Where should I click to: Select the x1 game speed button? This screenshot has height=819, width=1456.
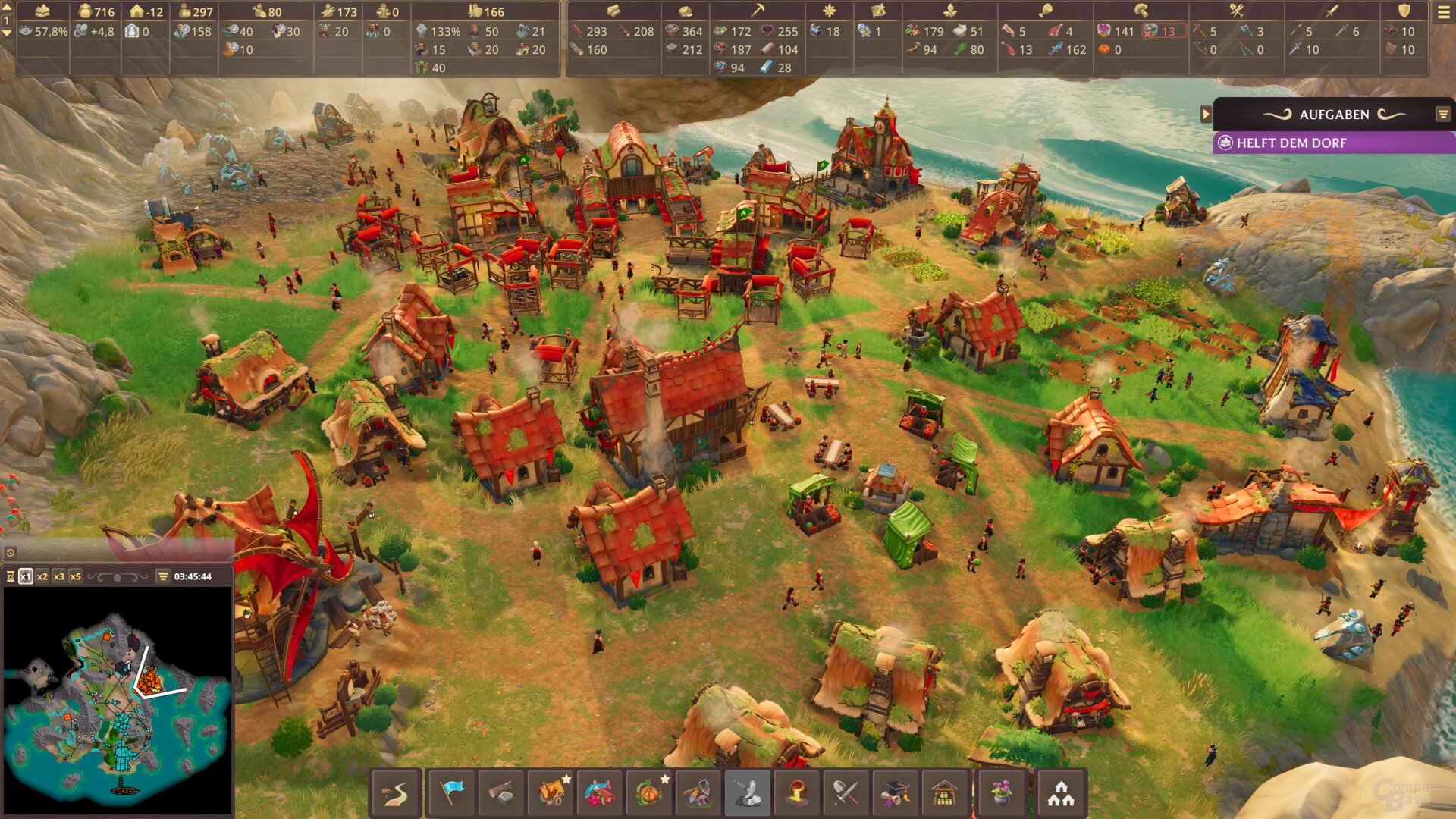coord(26,576)
